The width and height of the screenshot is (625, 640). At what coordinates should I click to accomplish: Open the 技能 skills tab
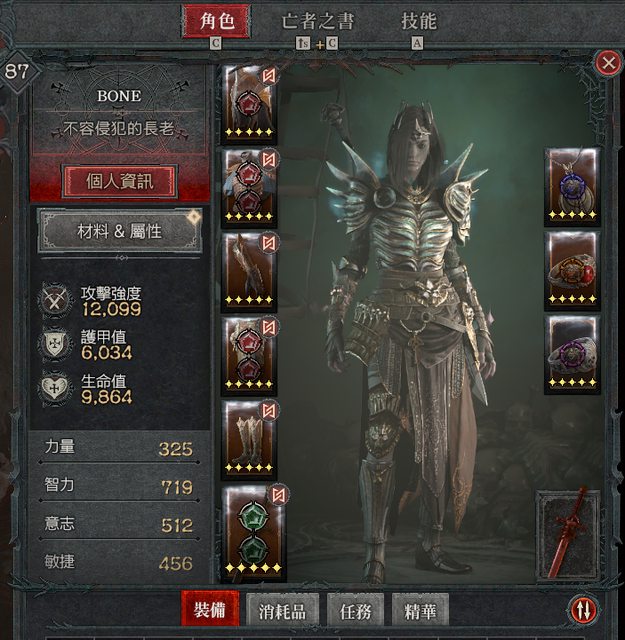[x=418, y=22]
